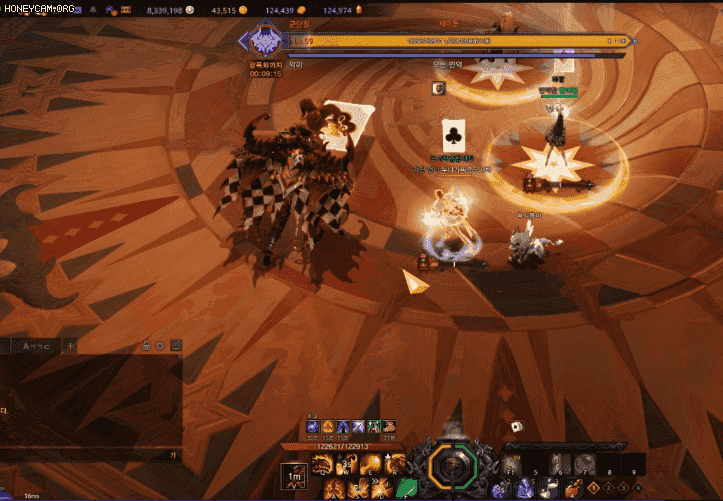Activate the green feather skill

[408, 488]
